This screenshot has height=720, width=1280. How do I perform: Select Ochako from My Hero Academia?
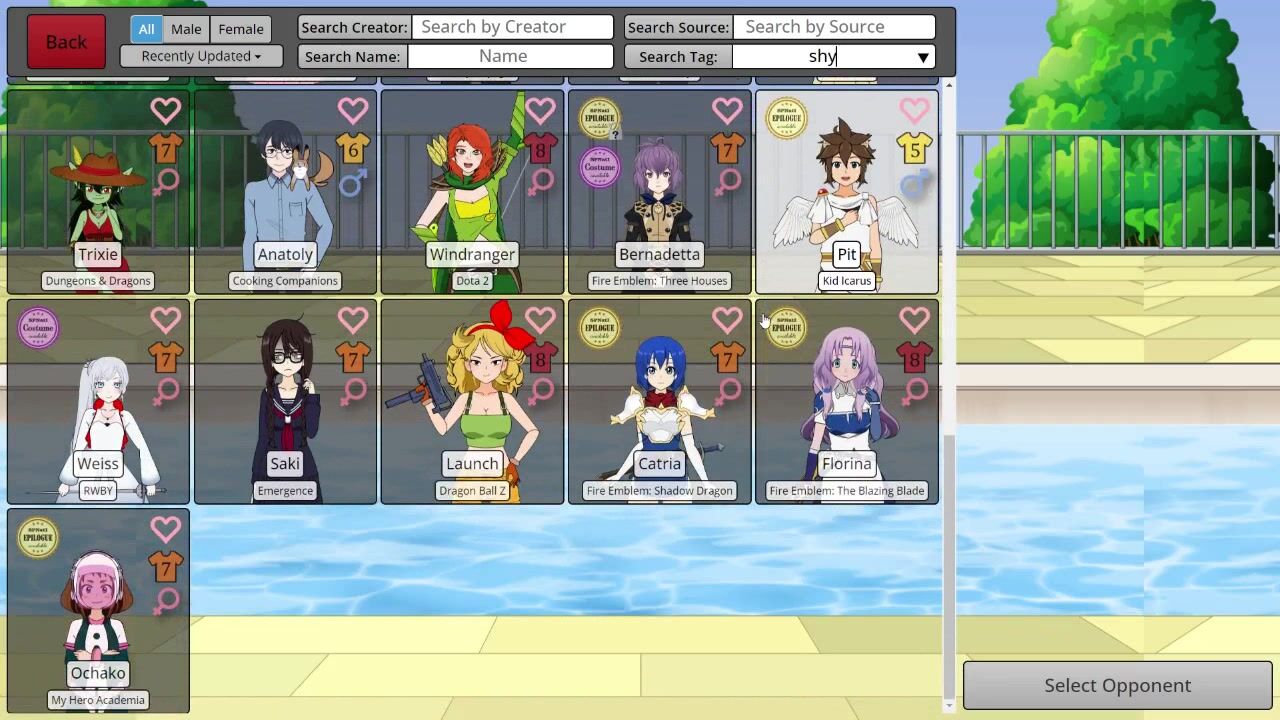point(98,620)
